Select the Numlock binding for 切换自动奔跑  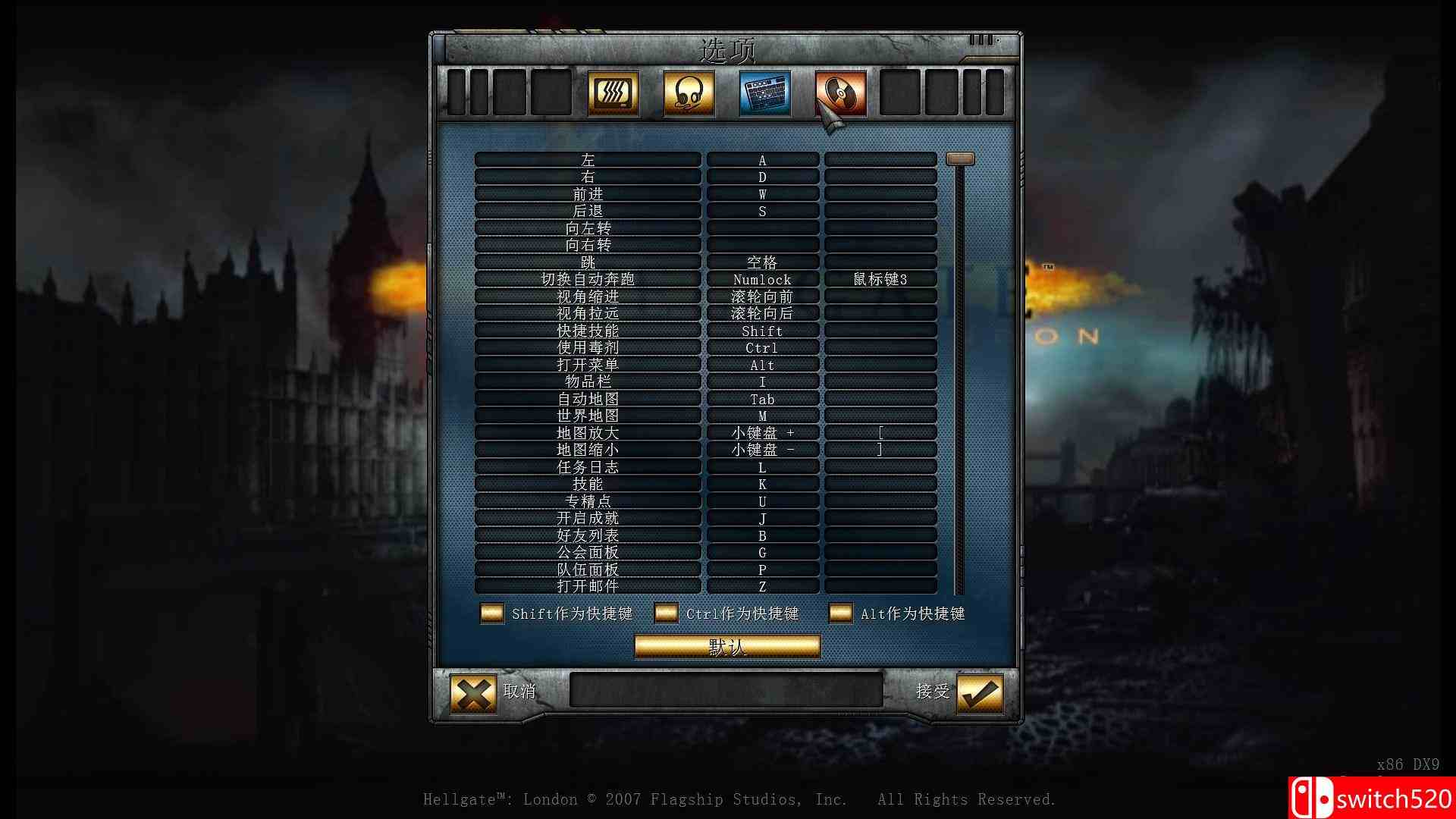(762, 279)
